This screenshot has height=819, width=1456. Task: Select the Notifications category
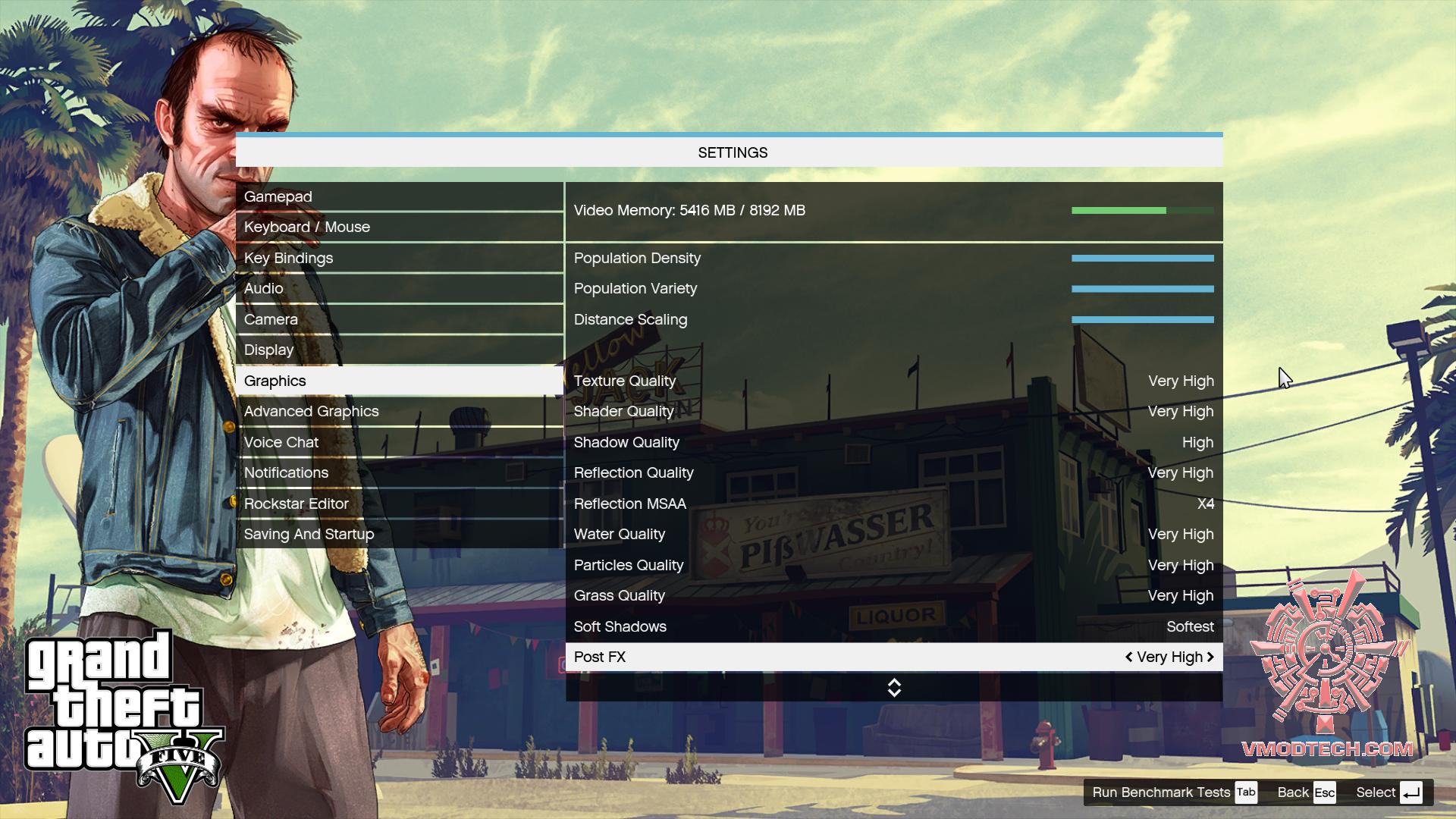coord(399,473)
